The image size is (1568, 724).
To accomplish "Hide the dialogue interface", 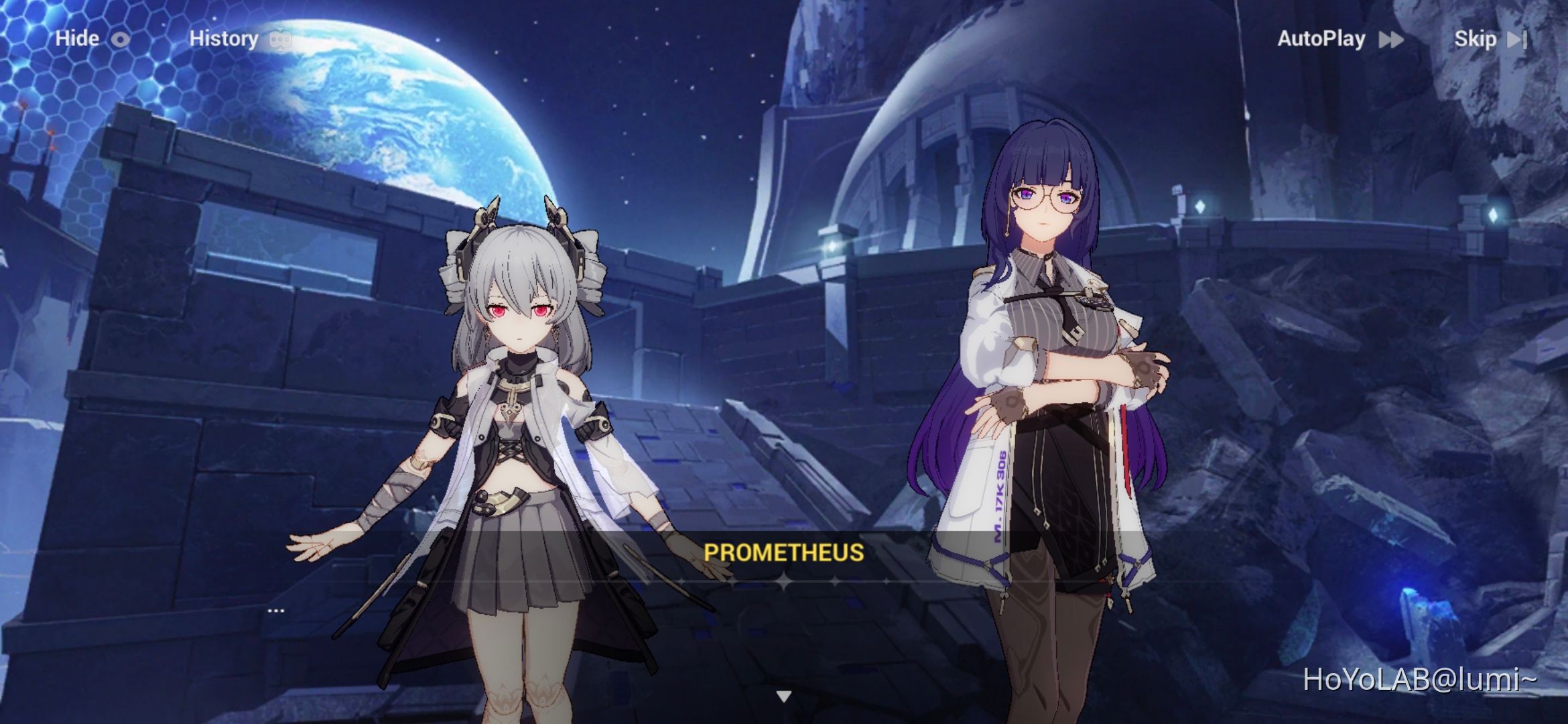I will pyautogui.click(x=76, y=39).
